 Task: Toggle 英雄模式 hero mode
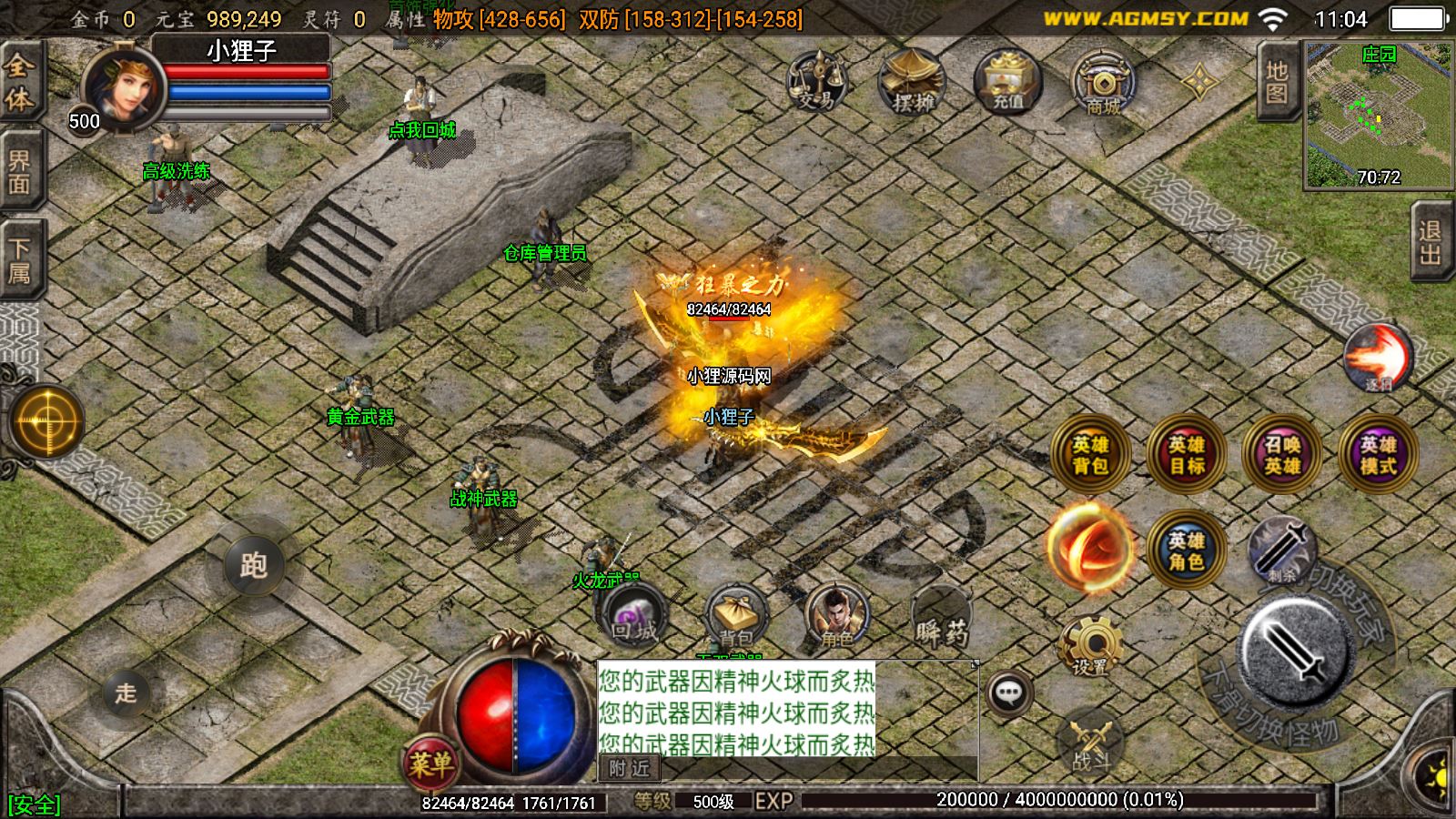[x=1378, y=455]
